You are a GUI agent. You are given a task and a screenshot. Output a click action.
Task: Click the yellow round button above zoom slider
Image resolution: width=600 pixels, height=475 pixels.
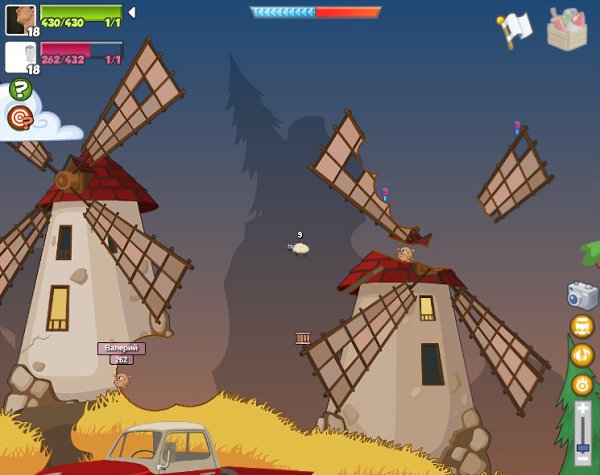tap(581, 385)
